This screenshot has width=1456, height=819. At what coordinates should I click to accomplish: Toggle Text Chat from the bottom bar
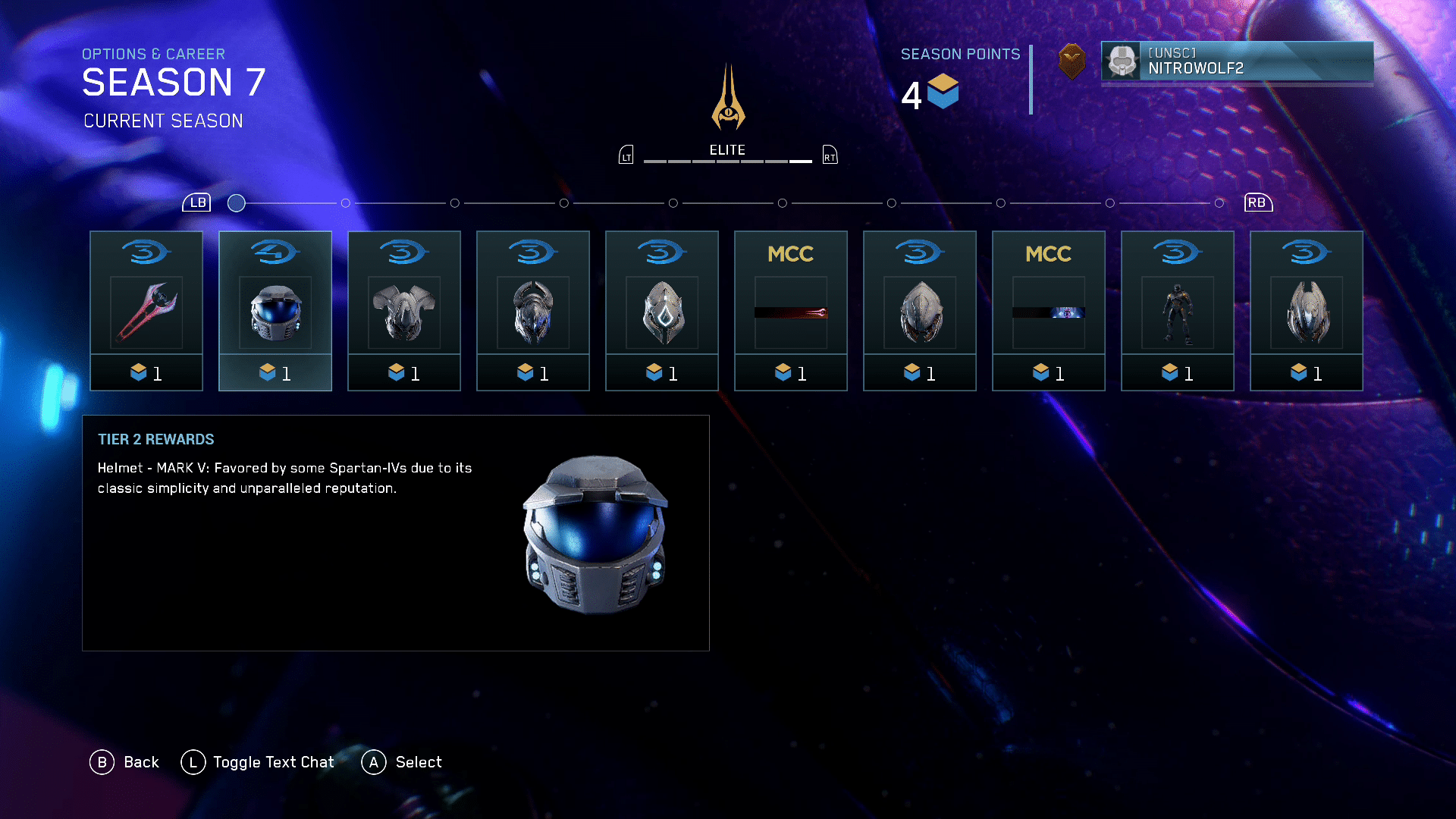(258, 762)
